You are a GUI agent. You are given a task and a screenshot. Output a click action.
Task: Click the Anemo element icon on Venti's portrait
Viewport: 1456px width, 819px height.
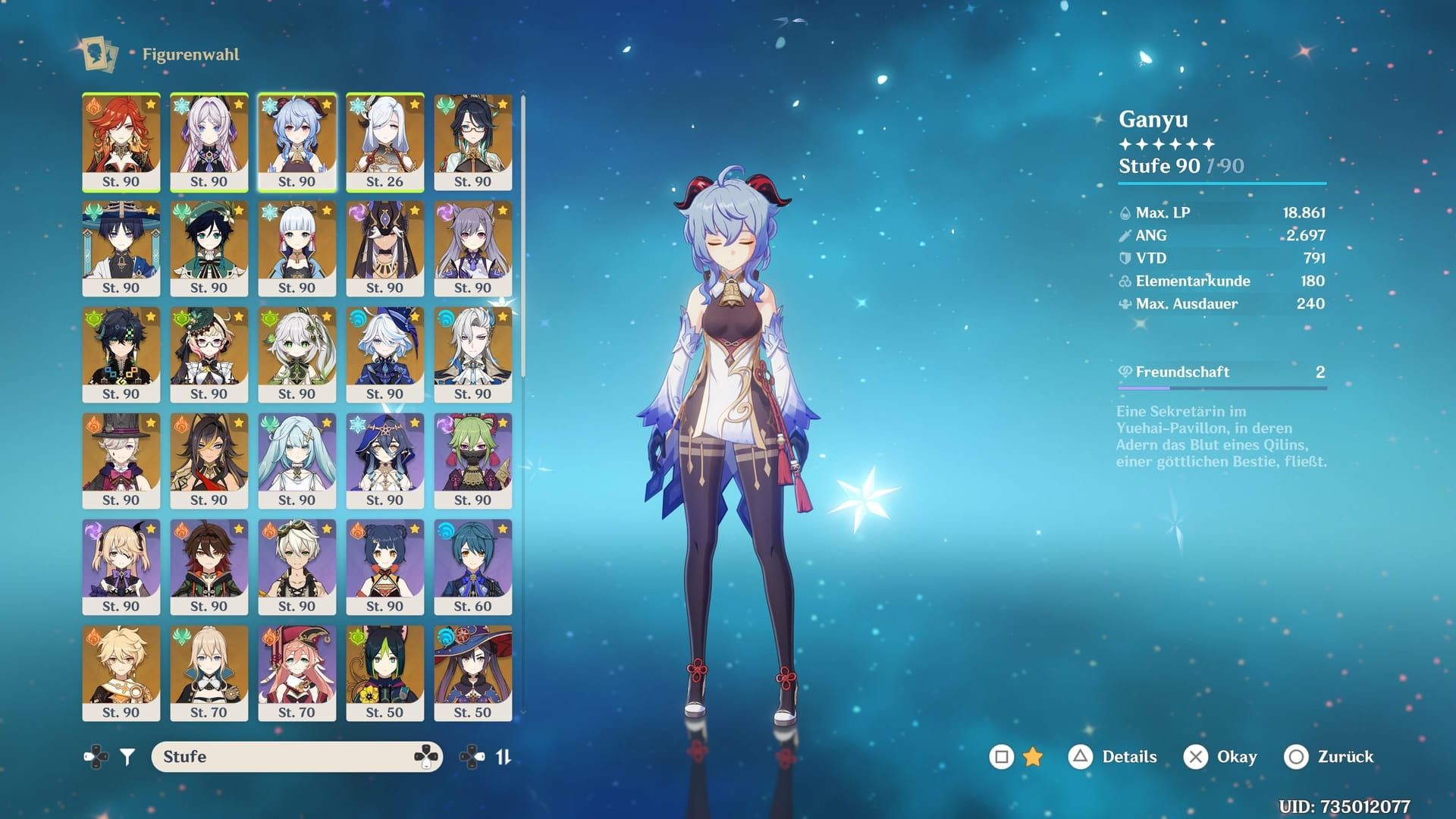coord(180,209)
